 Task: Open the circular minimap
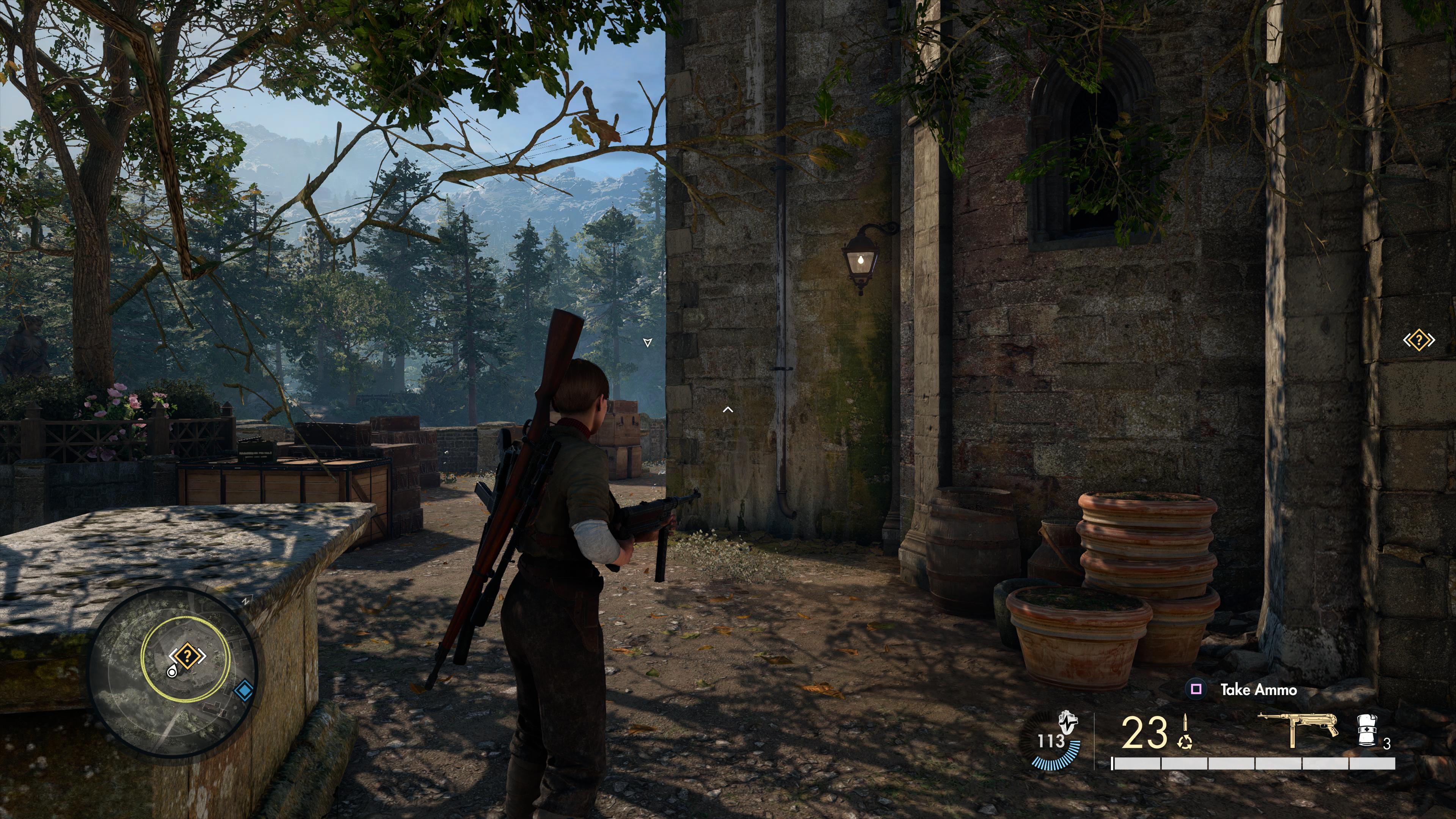point(173,673)
